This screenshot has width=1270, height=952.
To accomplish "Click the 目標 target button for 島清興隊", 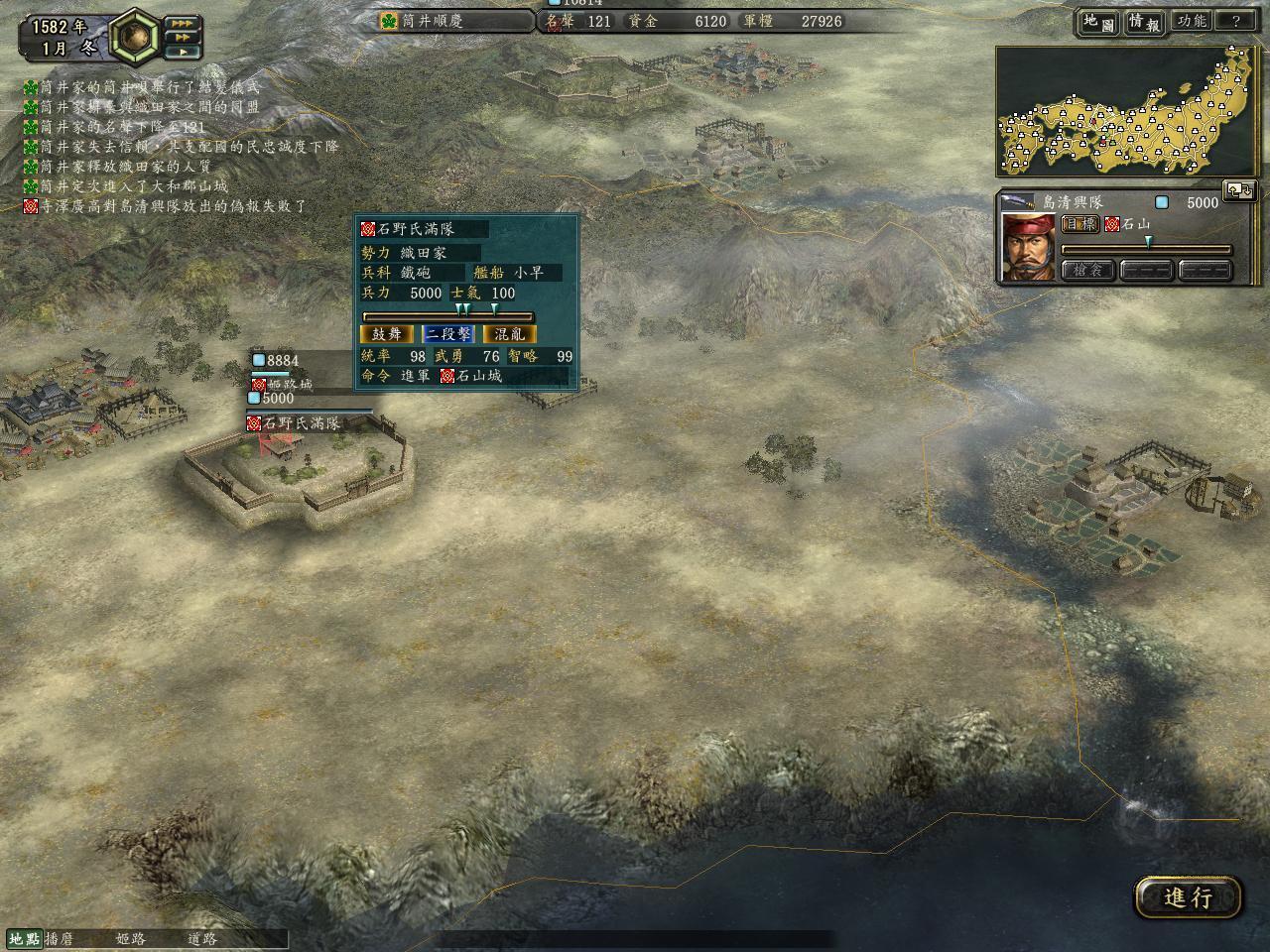I will [x=1080, y=224].
